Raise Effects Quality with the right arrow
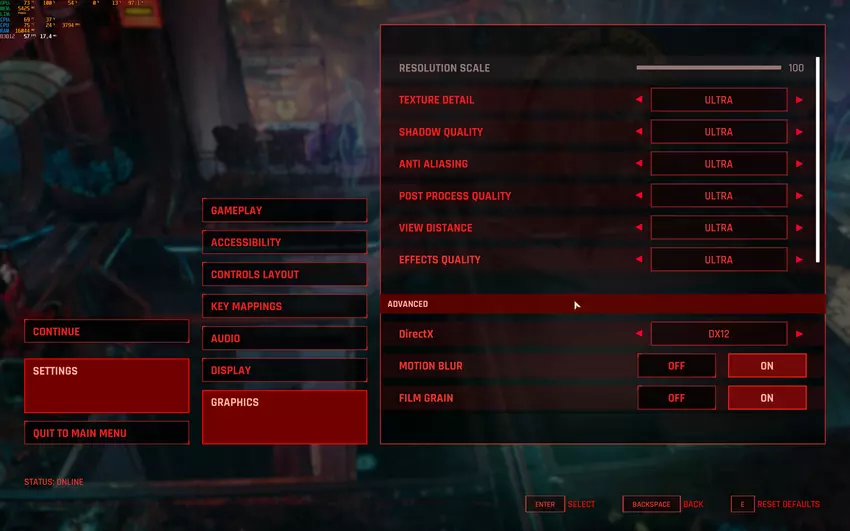 click(x=799, y=260)
